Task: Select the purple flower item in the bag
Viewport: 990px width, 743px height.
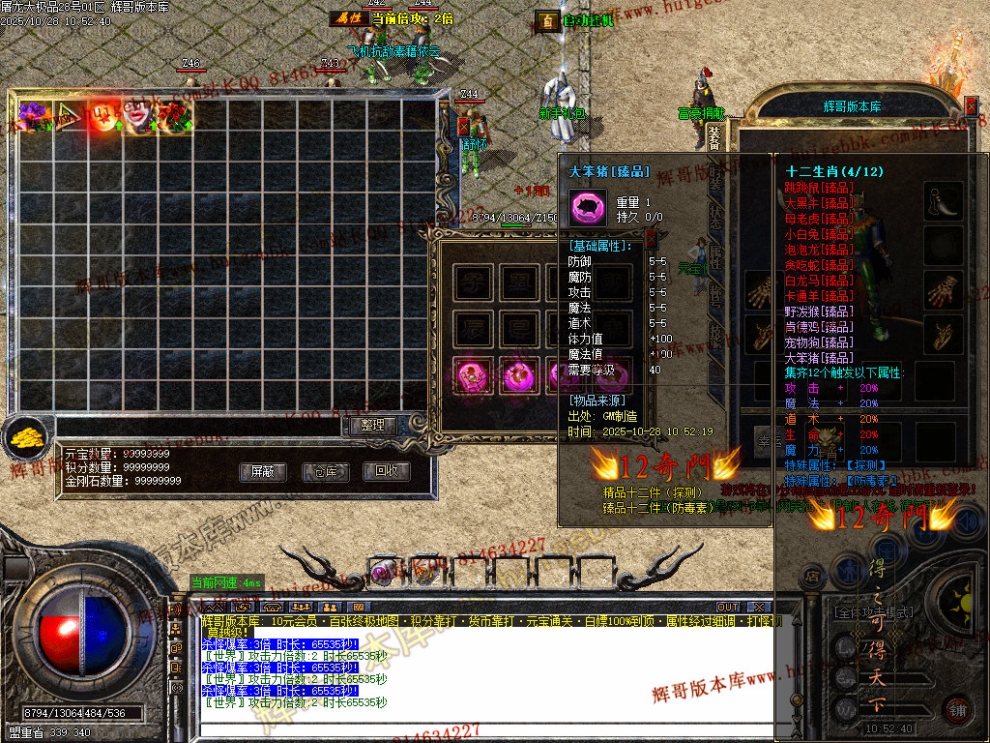Action: 33,115
